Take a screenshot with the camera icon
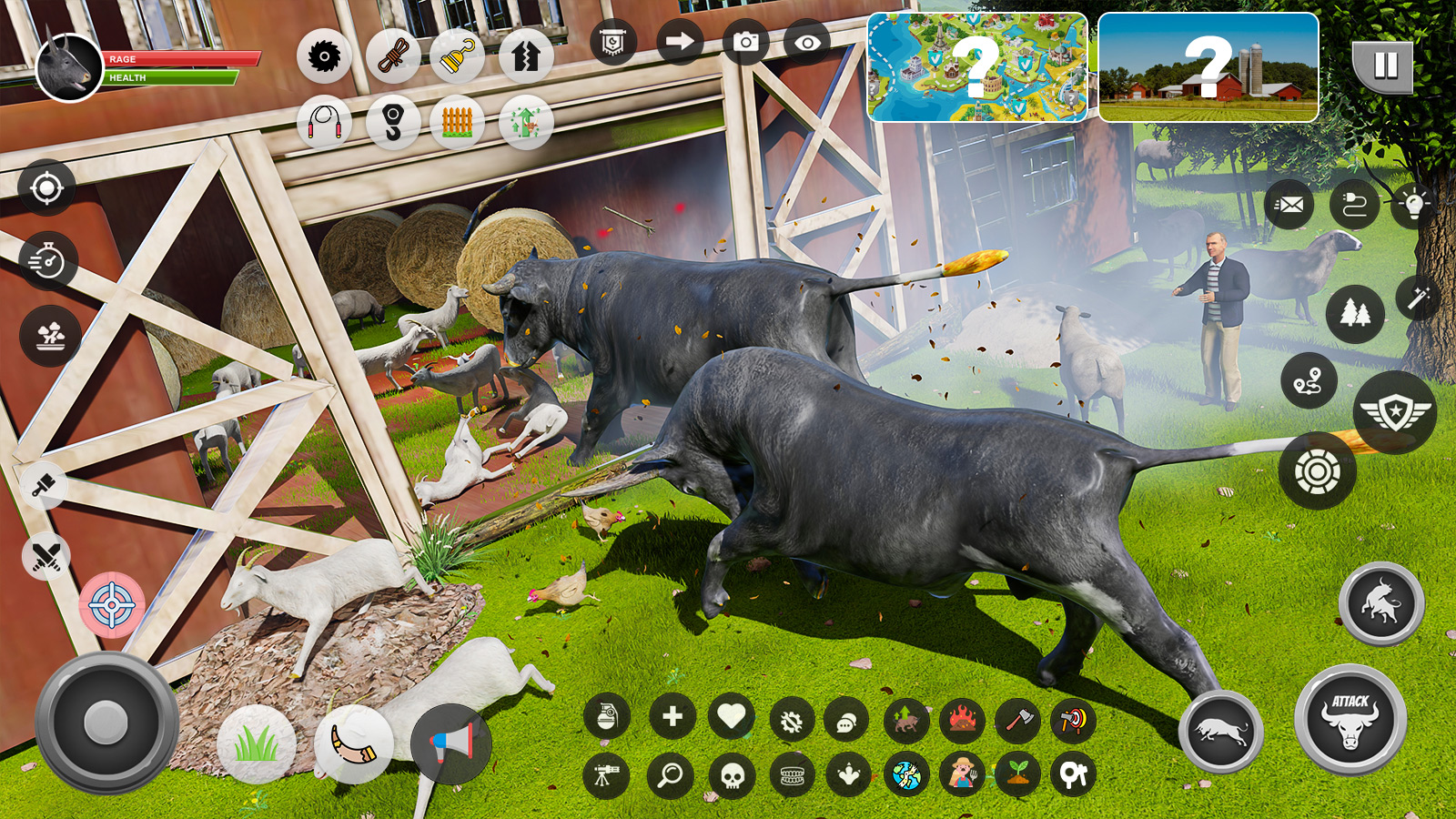The image size is (1456, 819). coord(745,42)
